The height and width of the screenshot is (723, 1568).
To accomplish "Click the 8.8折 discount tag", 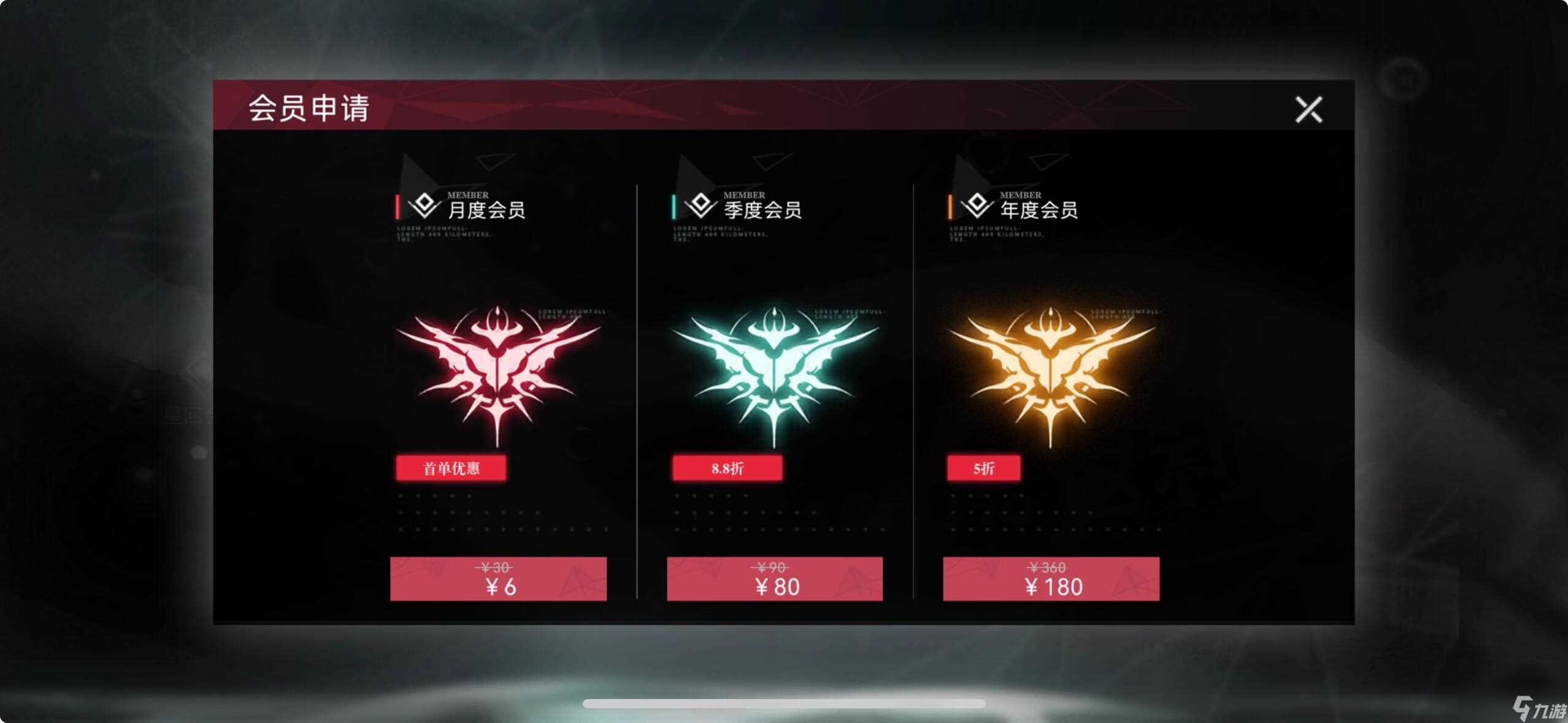I will point(728,468).
